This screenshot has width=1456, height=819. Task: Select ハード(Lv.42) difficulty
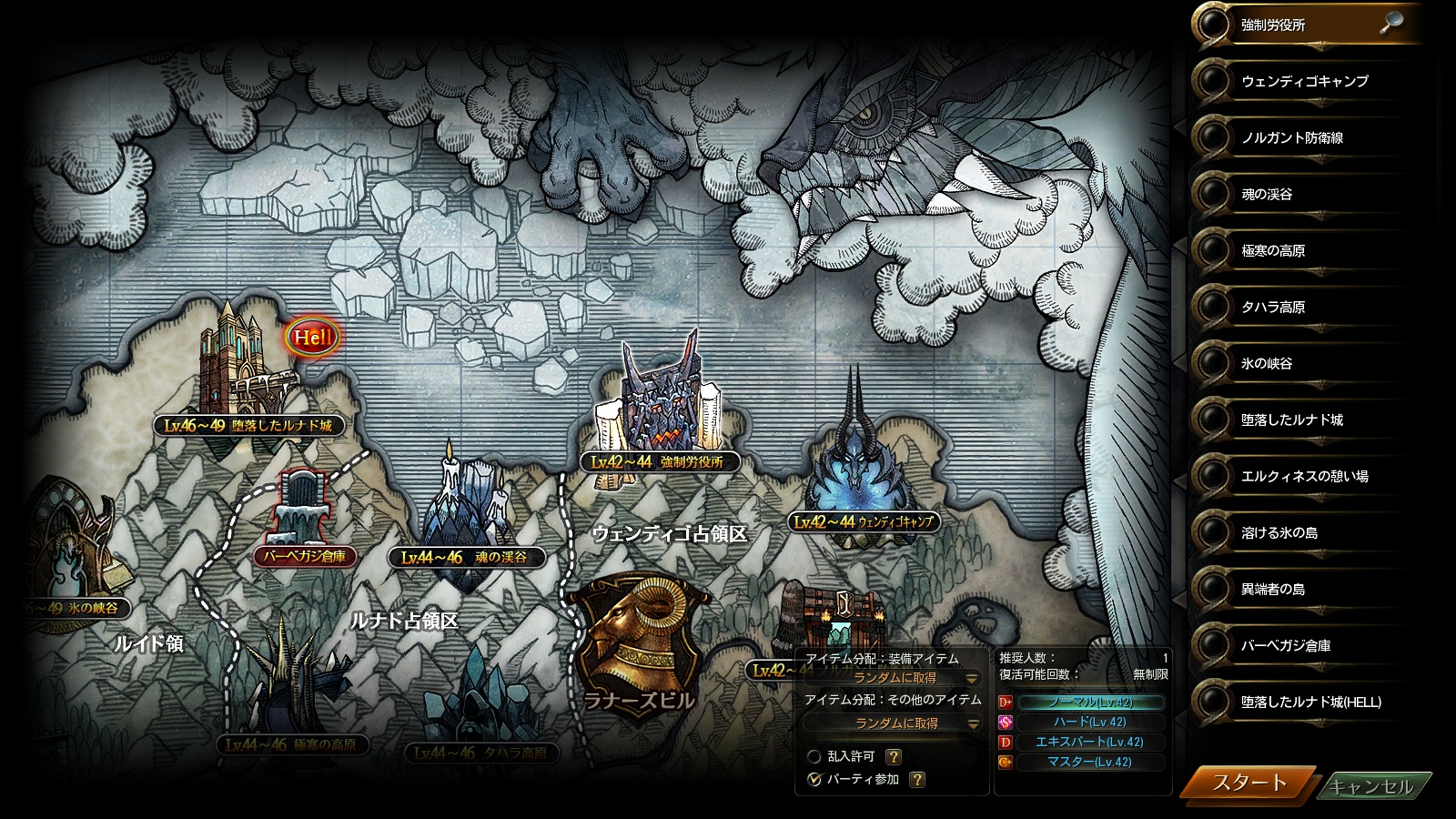(1090, 723)
